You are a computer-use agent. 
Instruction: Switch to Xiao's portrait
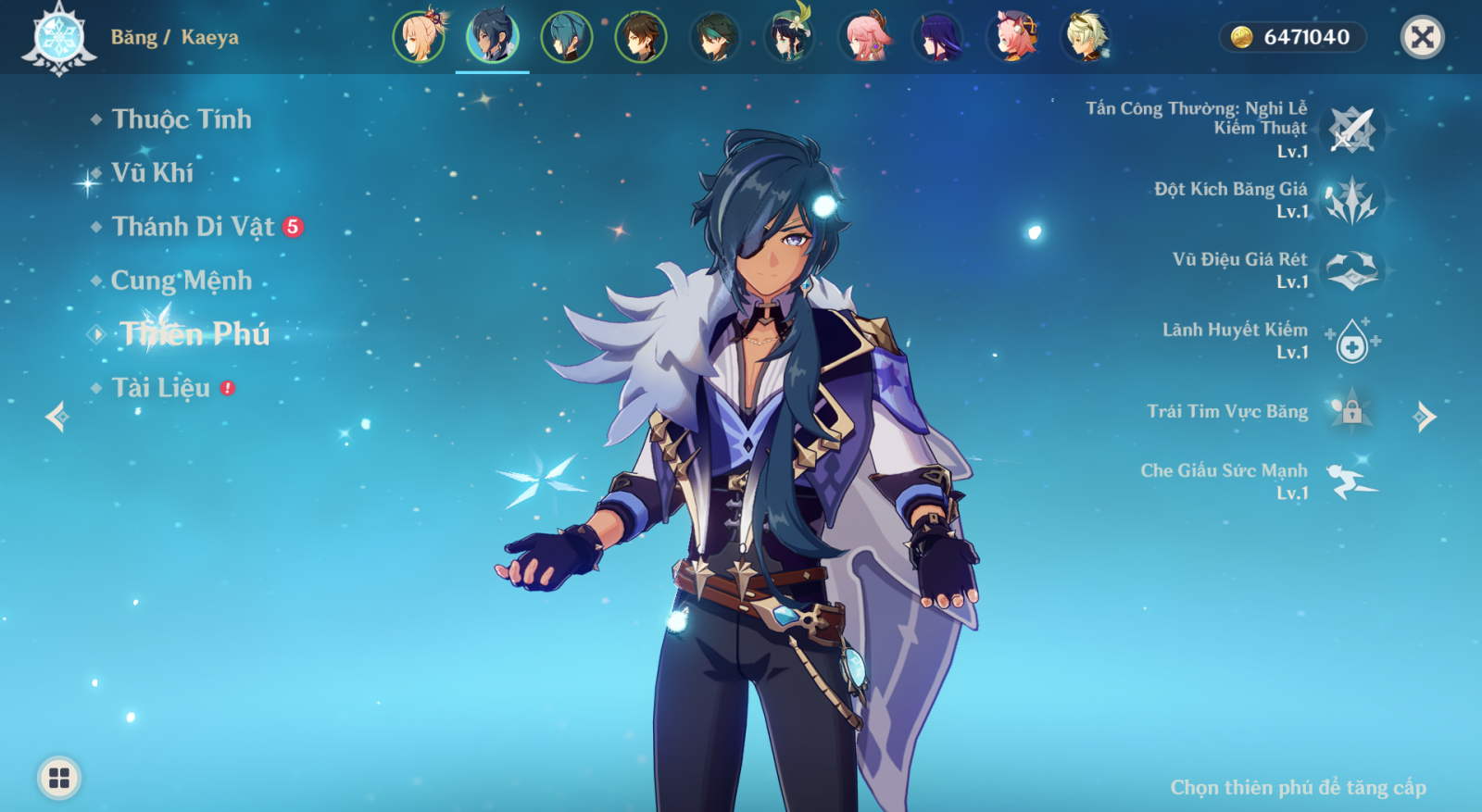click(x=714, y=37)
